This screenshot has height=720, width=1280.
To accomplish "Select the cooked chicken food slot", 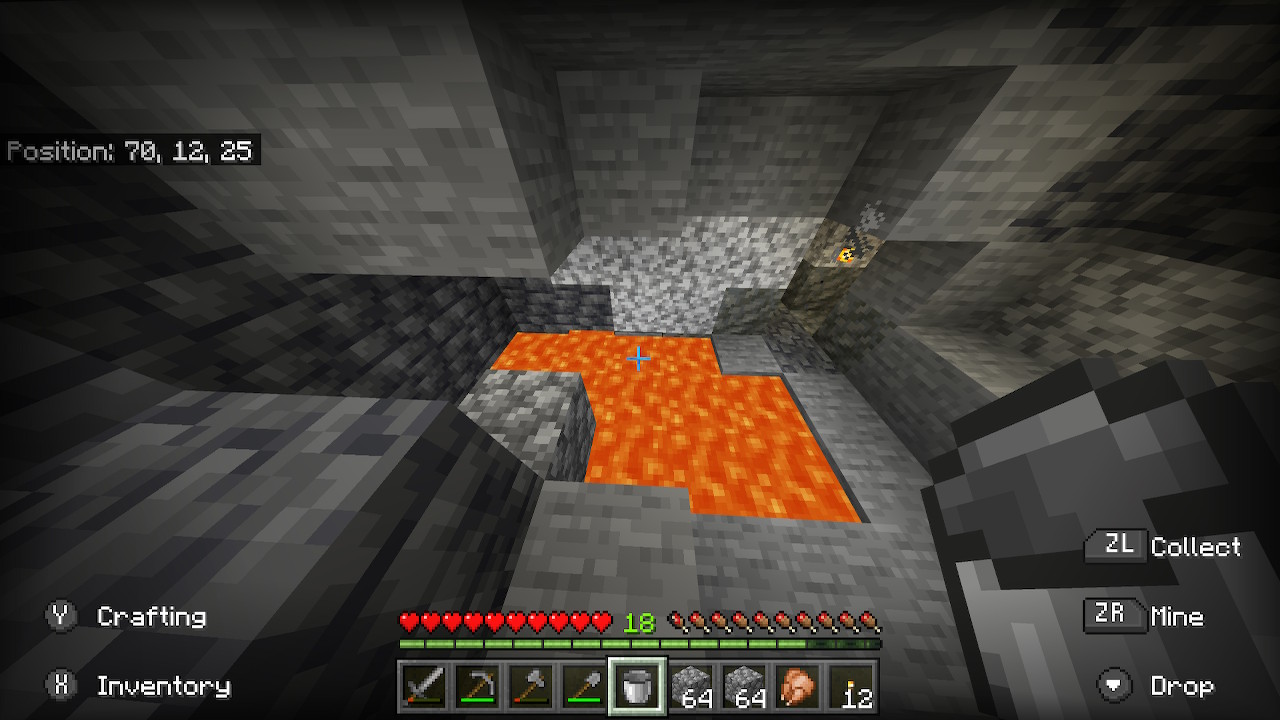I will pyautogui.click(x=799, y=687).
